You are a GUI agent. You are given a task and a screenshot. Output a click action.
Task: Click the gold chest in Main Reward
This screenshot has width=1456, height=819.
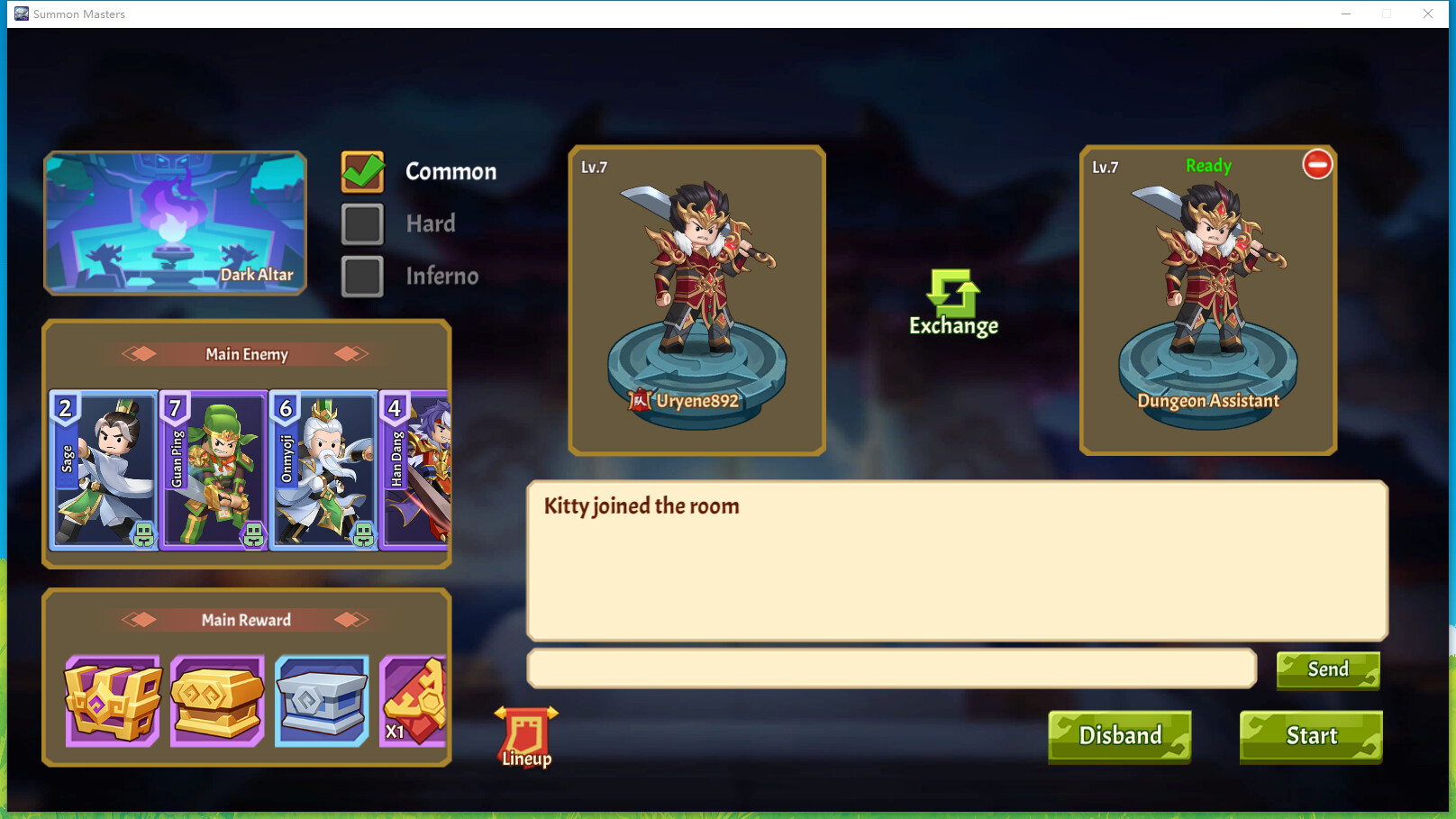coord(216,700)
